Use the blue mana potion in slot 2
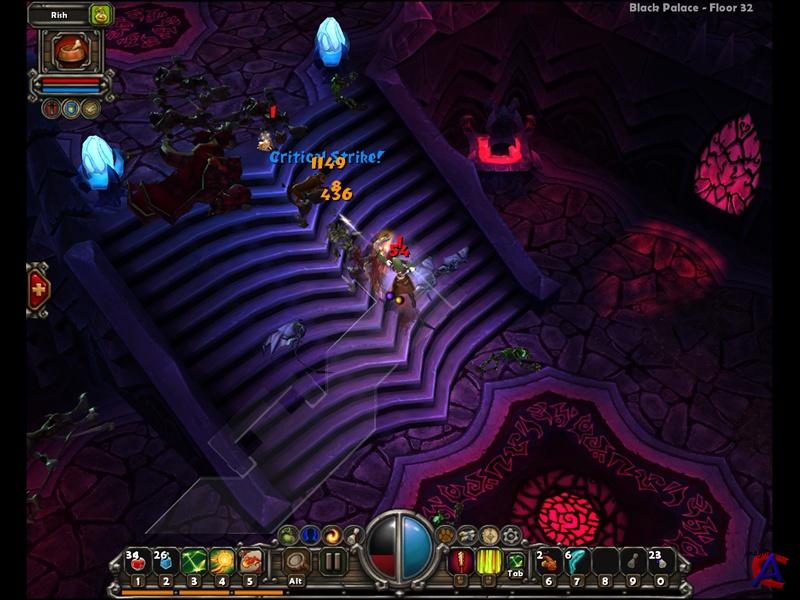800x600 pixels. pos(166,561)
